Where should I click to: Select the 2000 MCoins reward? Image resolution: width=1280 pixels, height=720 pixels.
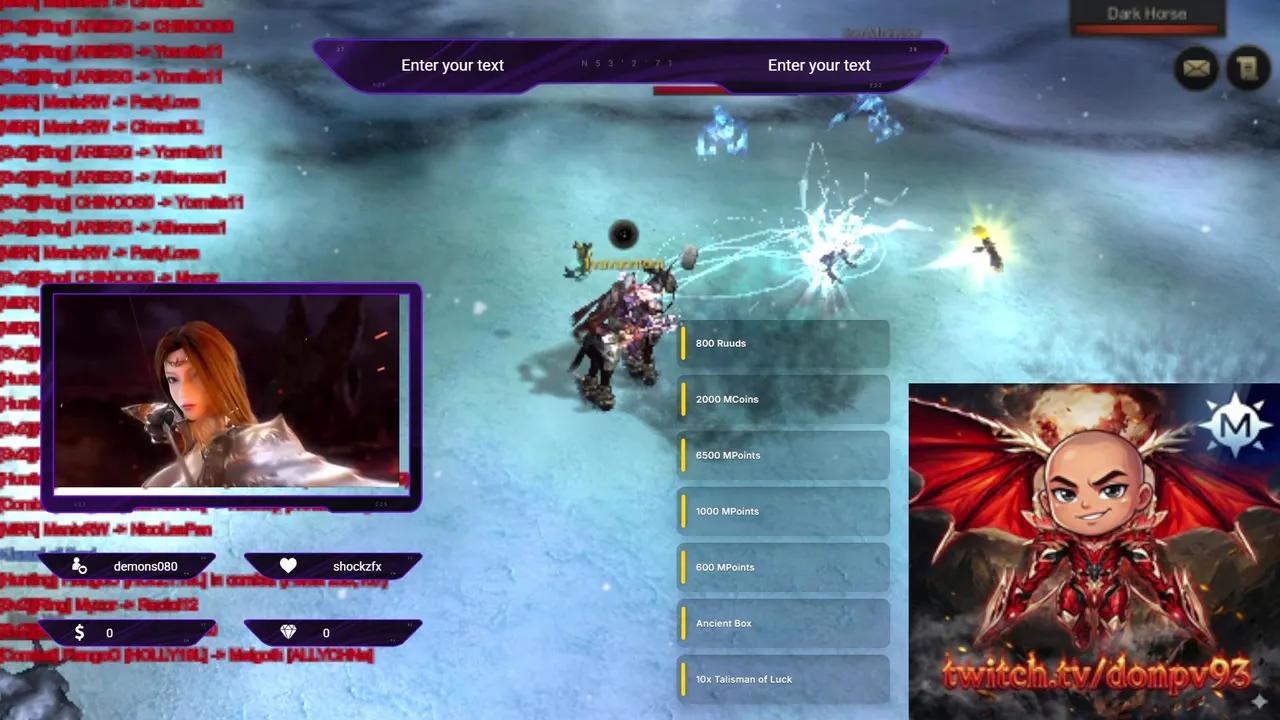(x=783, y=399)
